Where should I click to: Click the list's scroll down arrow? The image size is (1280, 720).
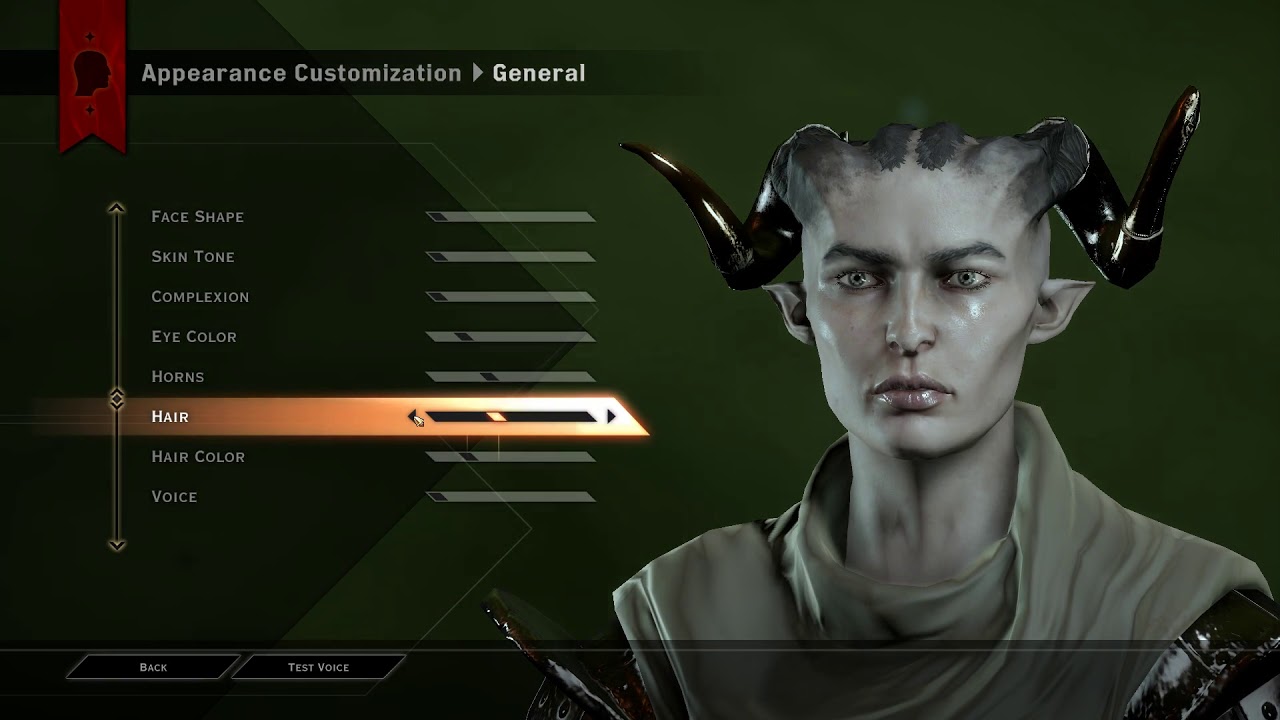click(x=117, y=545)
